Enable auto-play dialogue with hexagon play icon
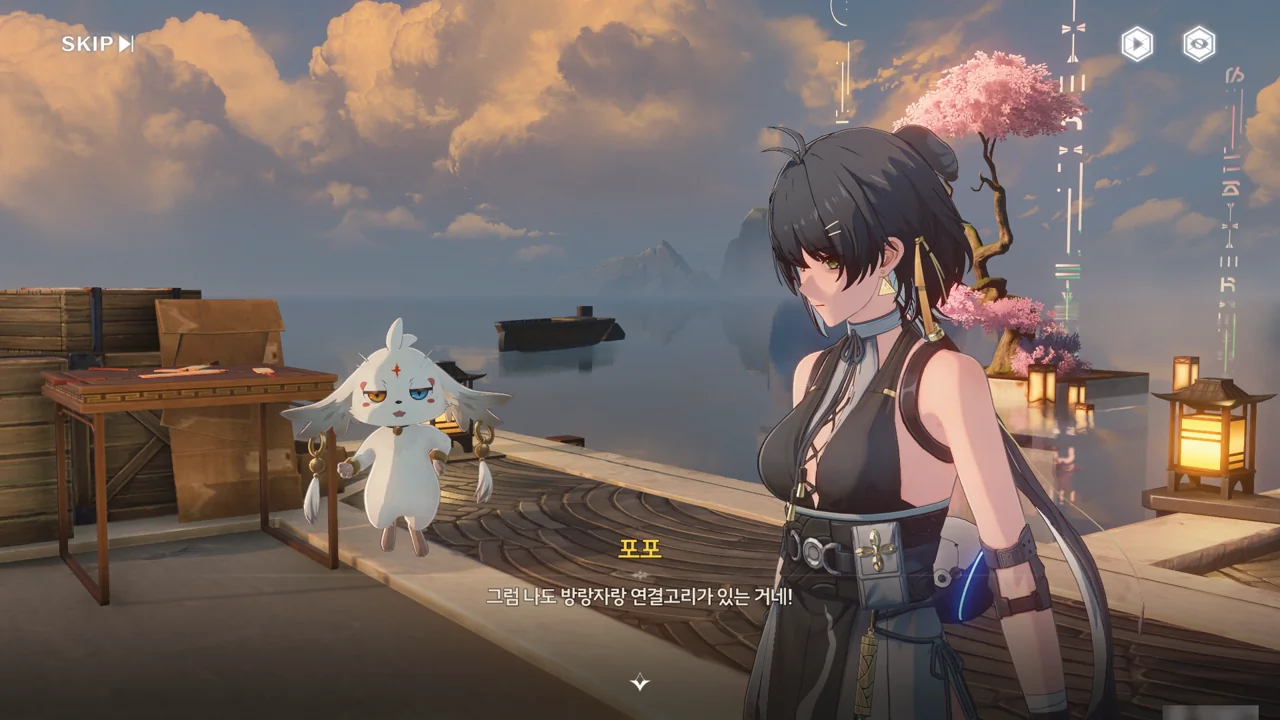The height and width of the screenshot is (720, 1280). (1136, 44)
